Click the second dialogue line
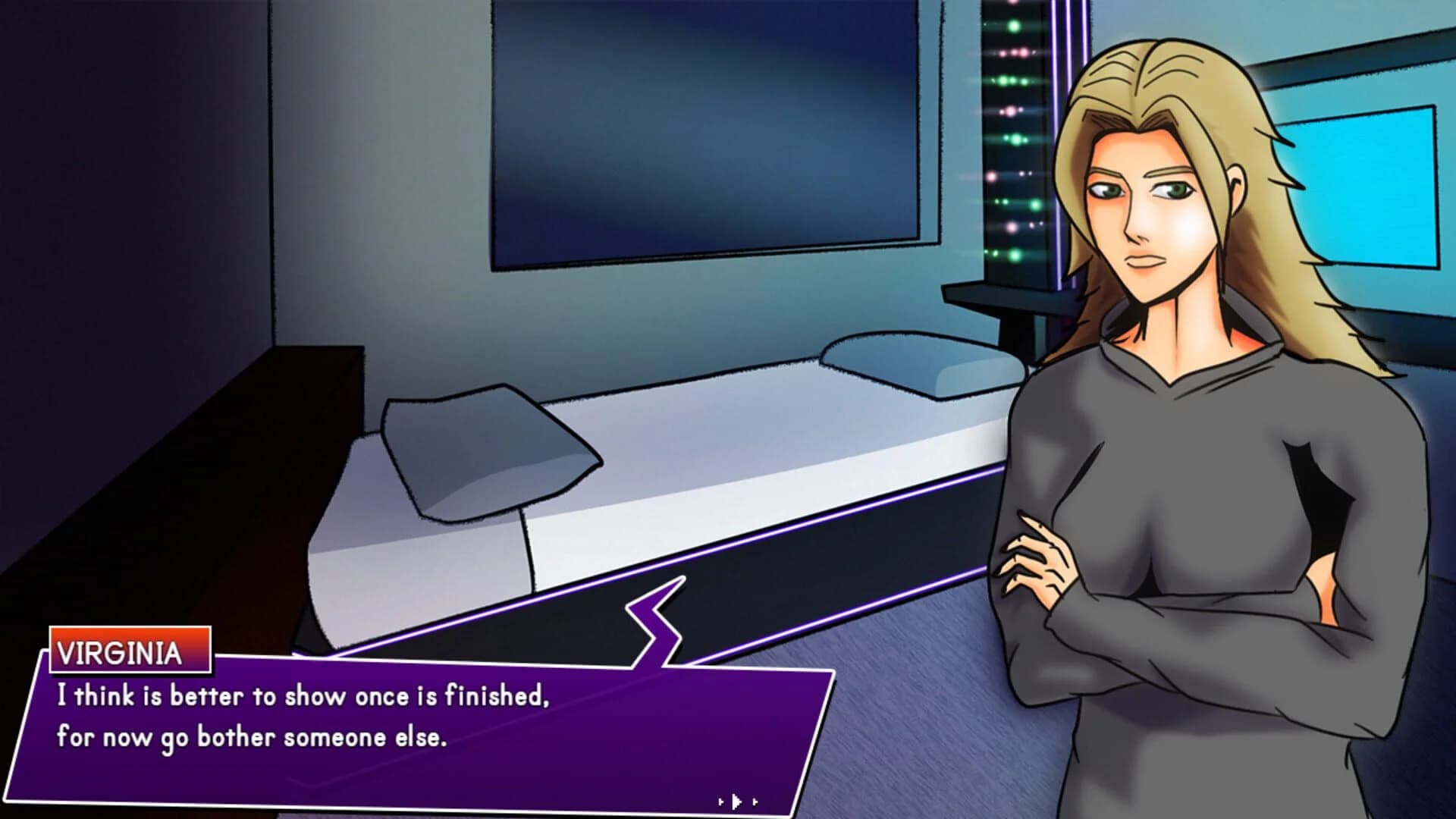1456x819 pixels. [x=250, y=733]
